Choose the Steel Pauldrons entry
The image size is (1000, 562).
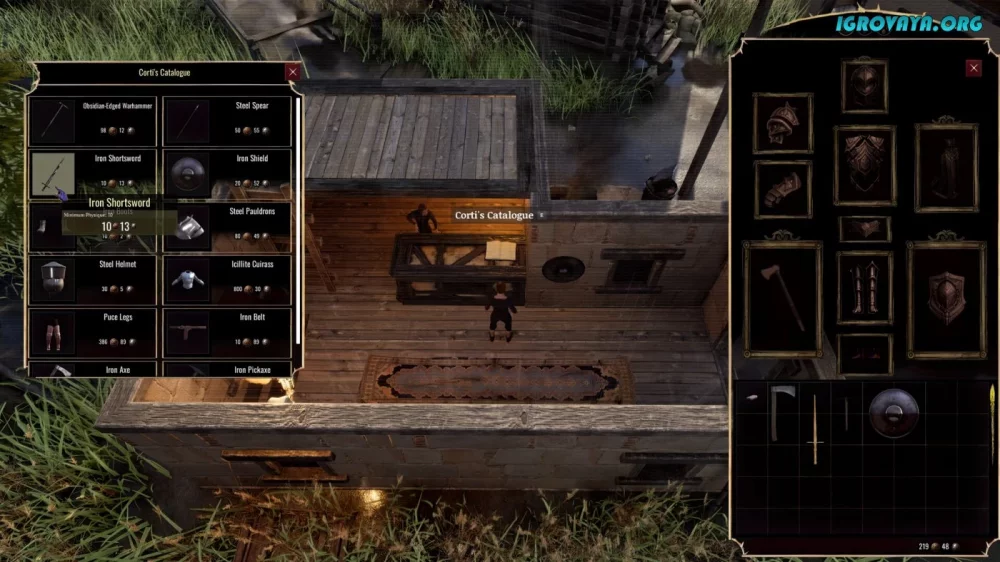tap(227, 226)
